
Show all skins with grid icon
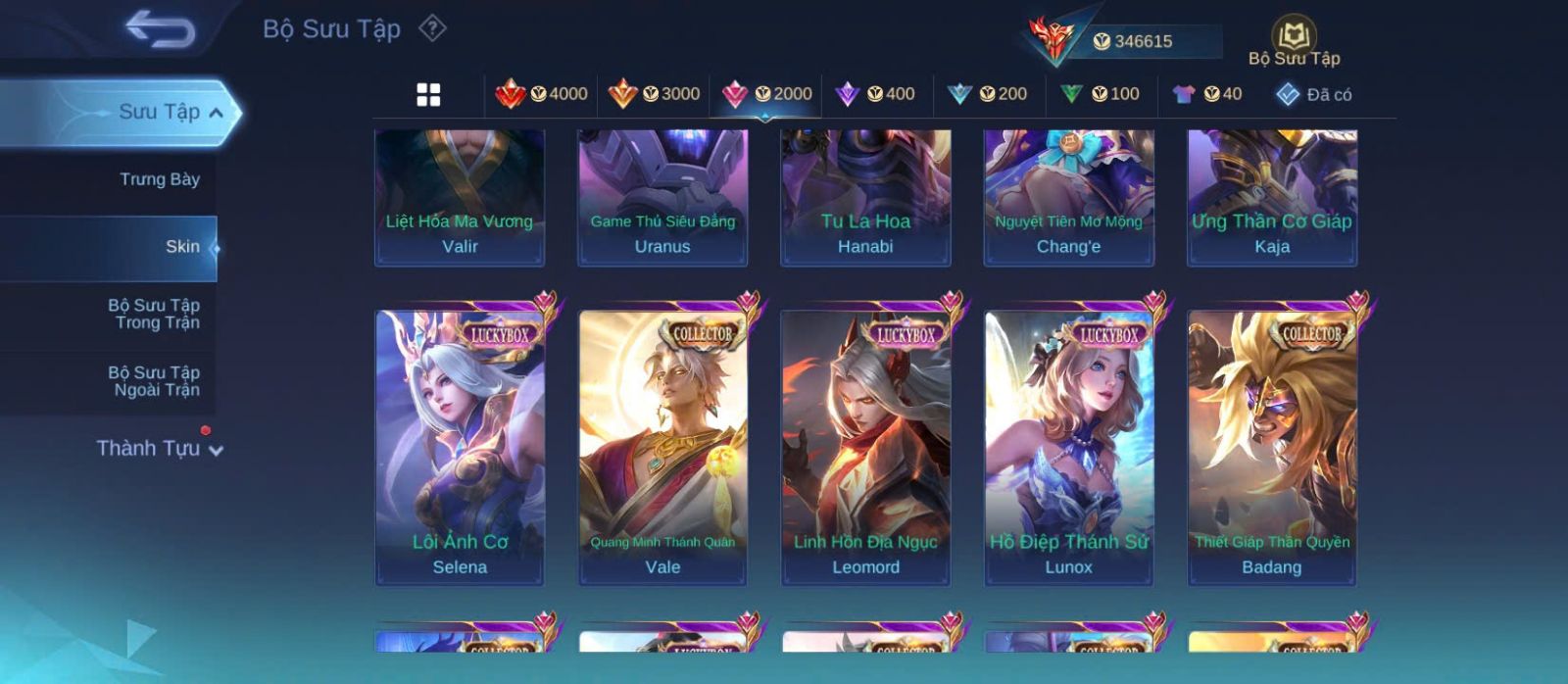pos(428,94)
